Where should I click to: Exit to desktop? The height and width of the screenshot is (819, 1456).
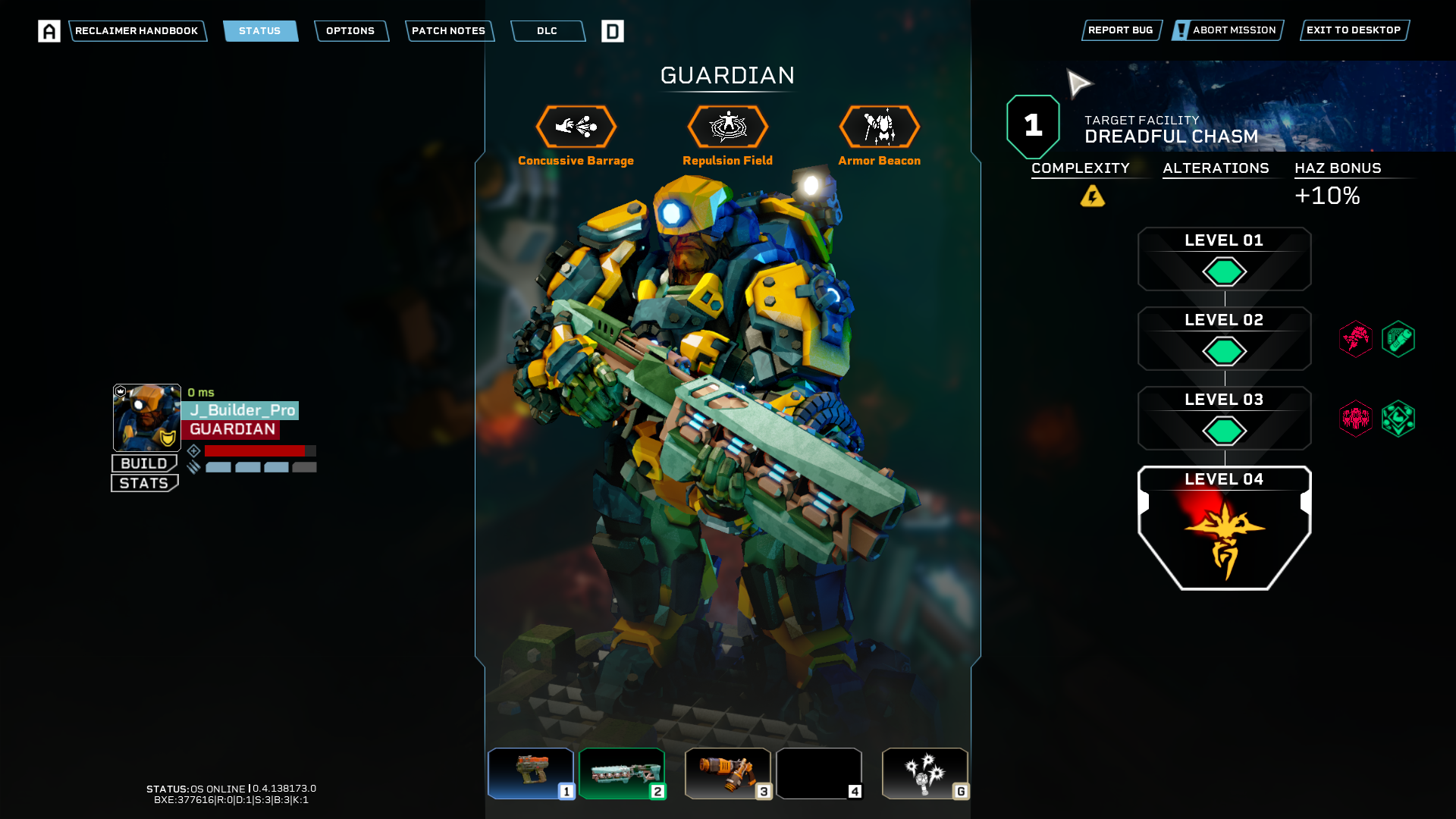pyautogui.click(x=1354, y=30)
